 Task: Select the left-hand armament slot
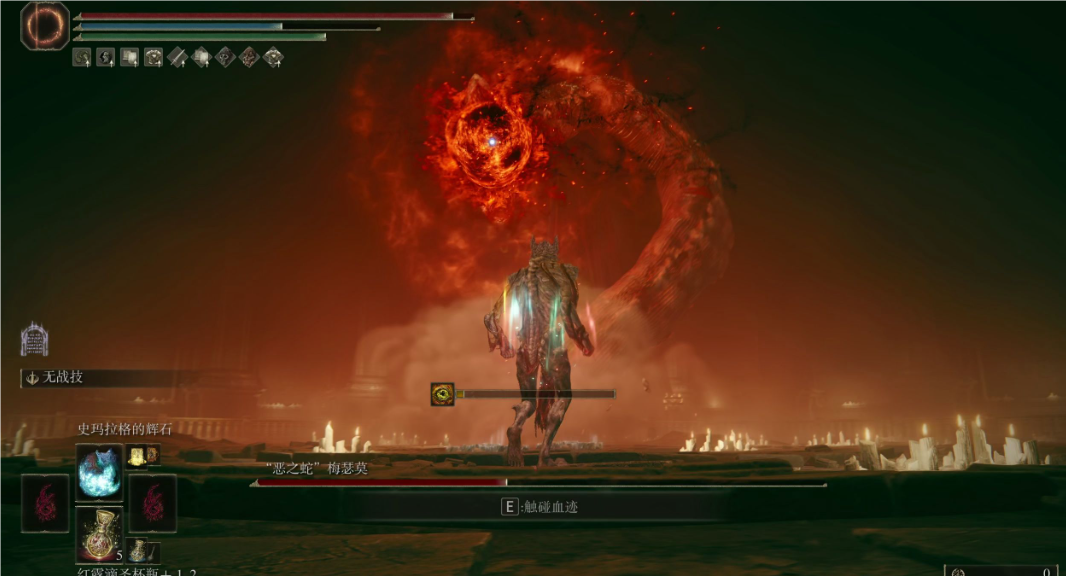(45, 502)
